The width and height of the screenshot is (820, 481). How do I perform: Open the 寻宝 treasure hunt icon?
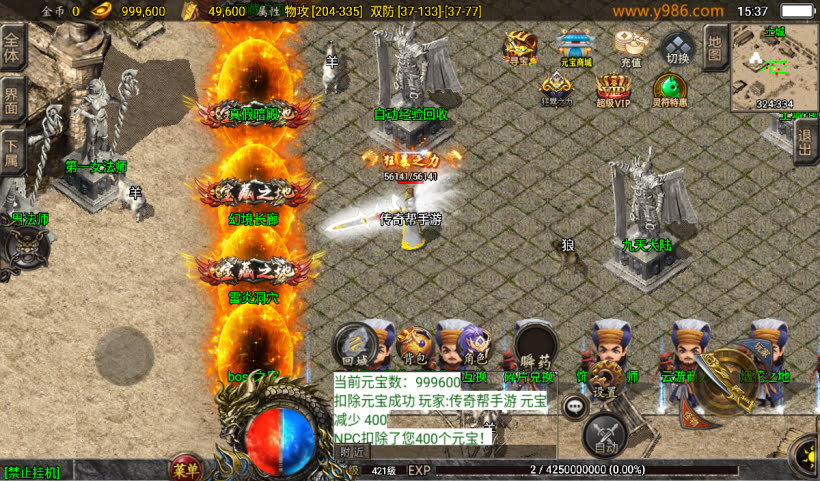click(x=520, y=47)
